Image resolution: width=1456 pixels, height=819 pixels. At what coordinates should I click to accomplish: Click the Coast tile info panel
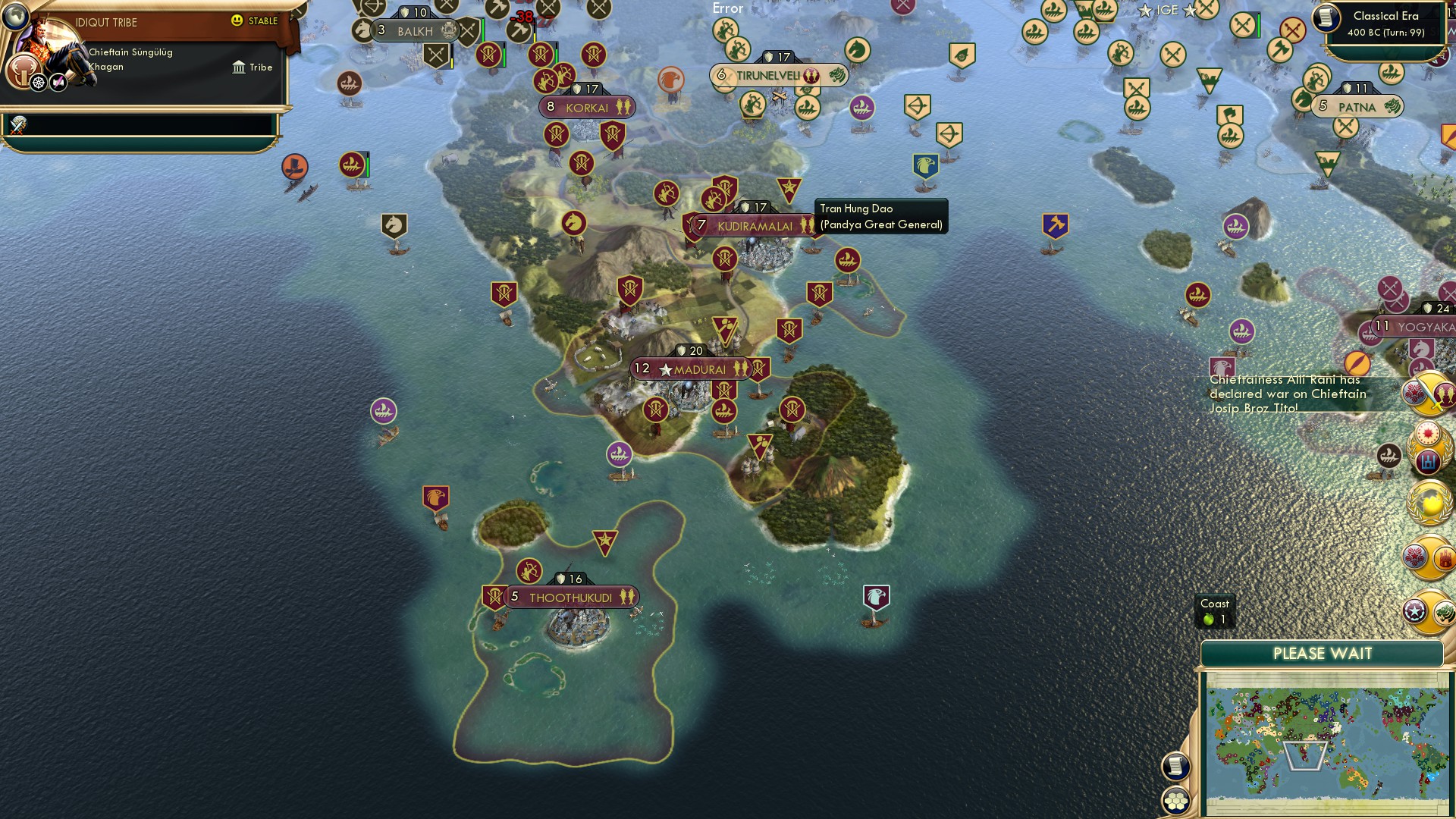[1216, 610]
